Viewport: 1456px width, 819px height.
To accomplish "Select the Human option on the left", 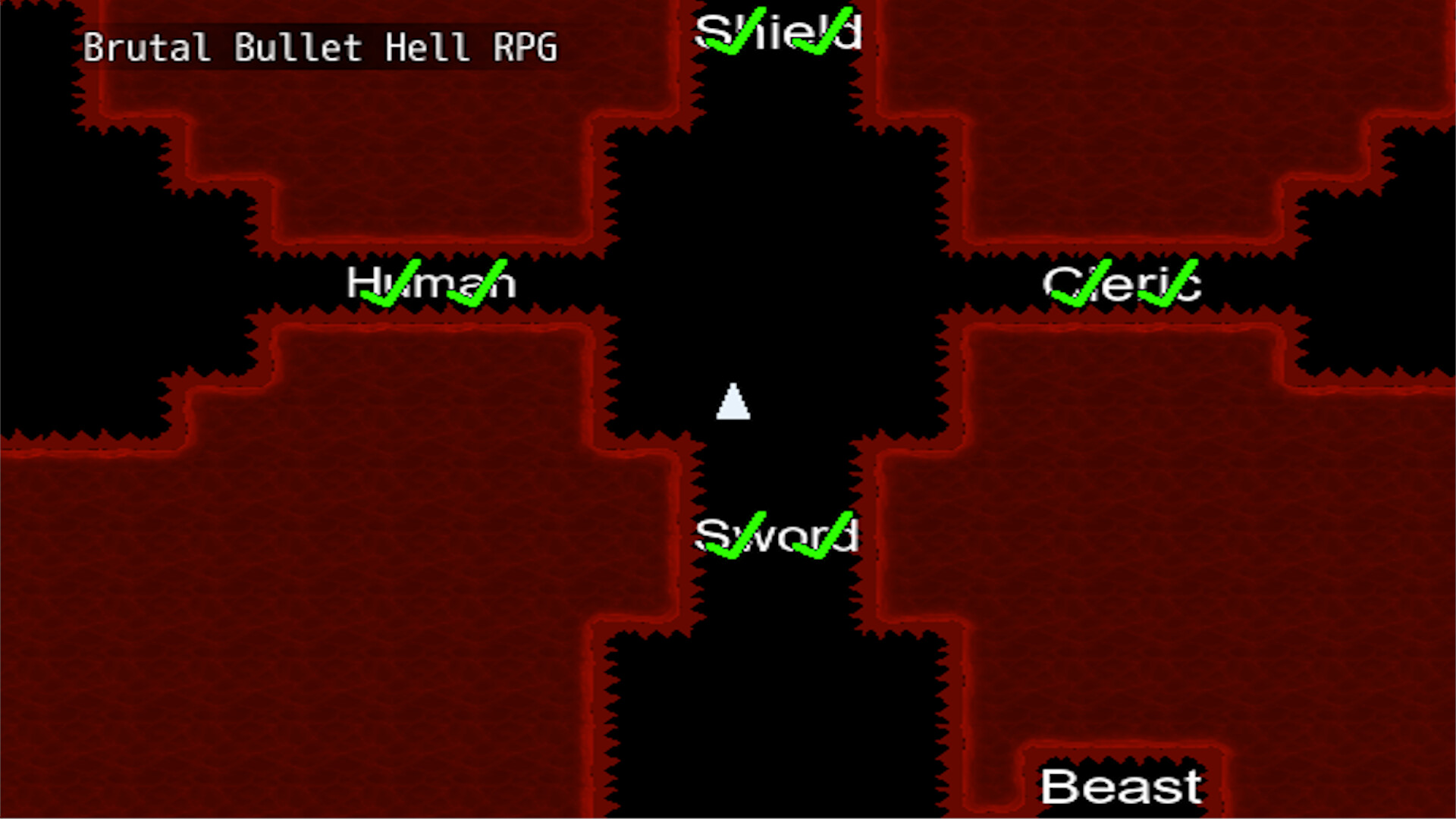I will coord(431,284).
